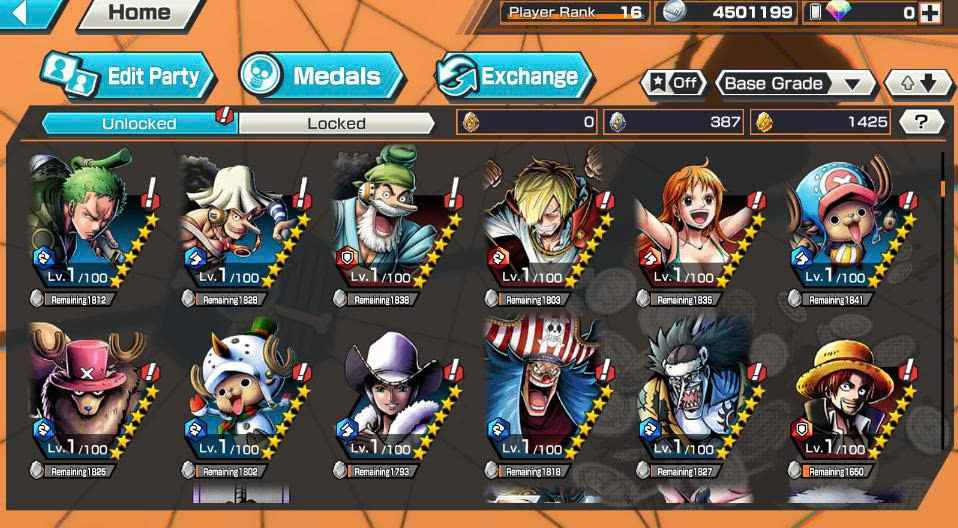Switch to the Locked characters tab

pos(336,123)
